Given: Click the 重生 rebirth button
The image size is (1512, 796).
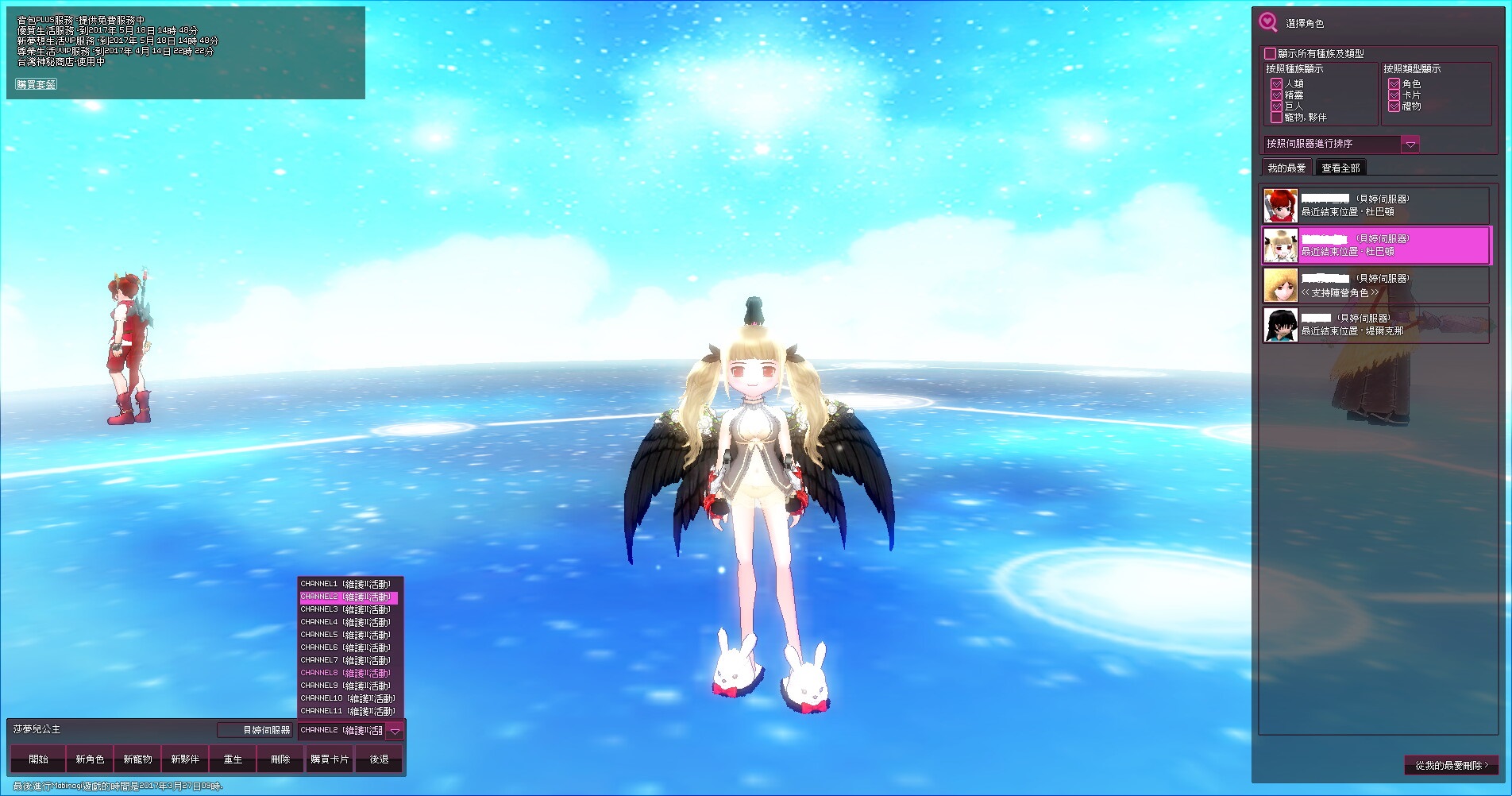Looking at the screenshot, I should tap(233, 759).
